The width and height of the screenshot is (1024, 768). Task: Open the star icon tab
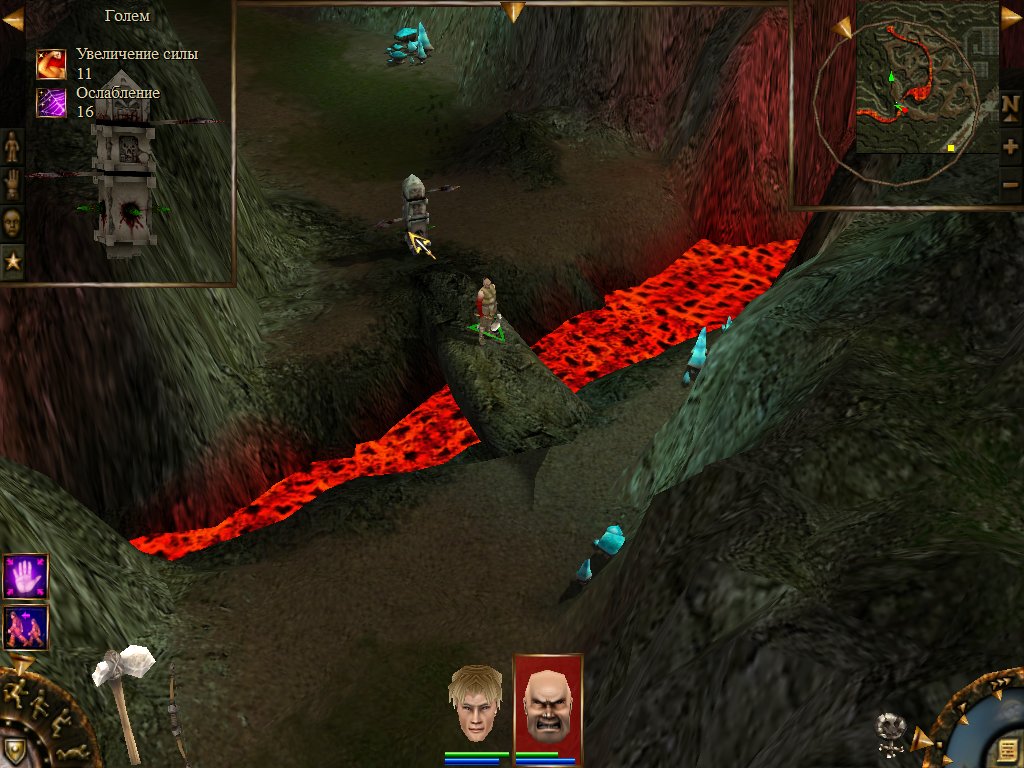[12, 260]
